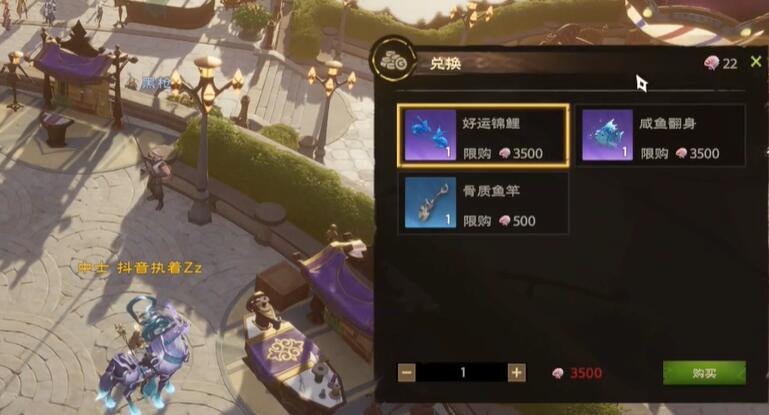Select the 骨质鱼竿 fishing rod item
Screen dimensions: 769x415
click(x=483, y=203)
